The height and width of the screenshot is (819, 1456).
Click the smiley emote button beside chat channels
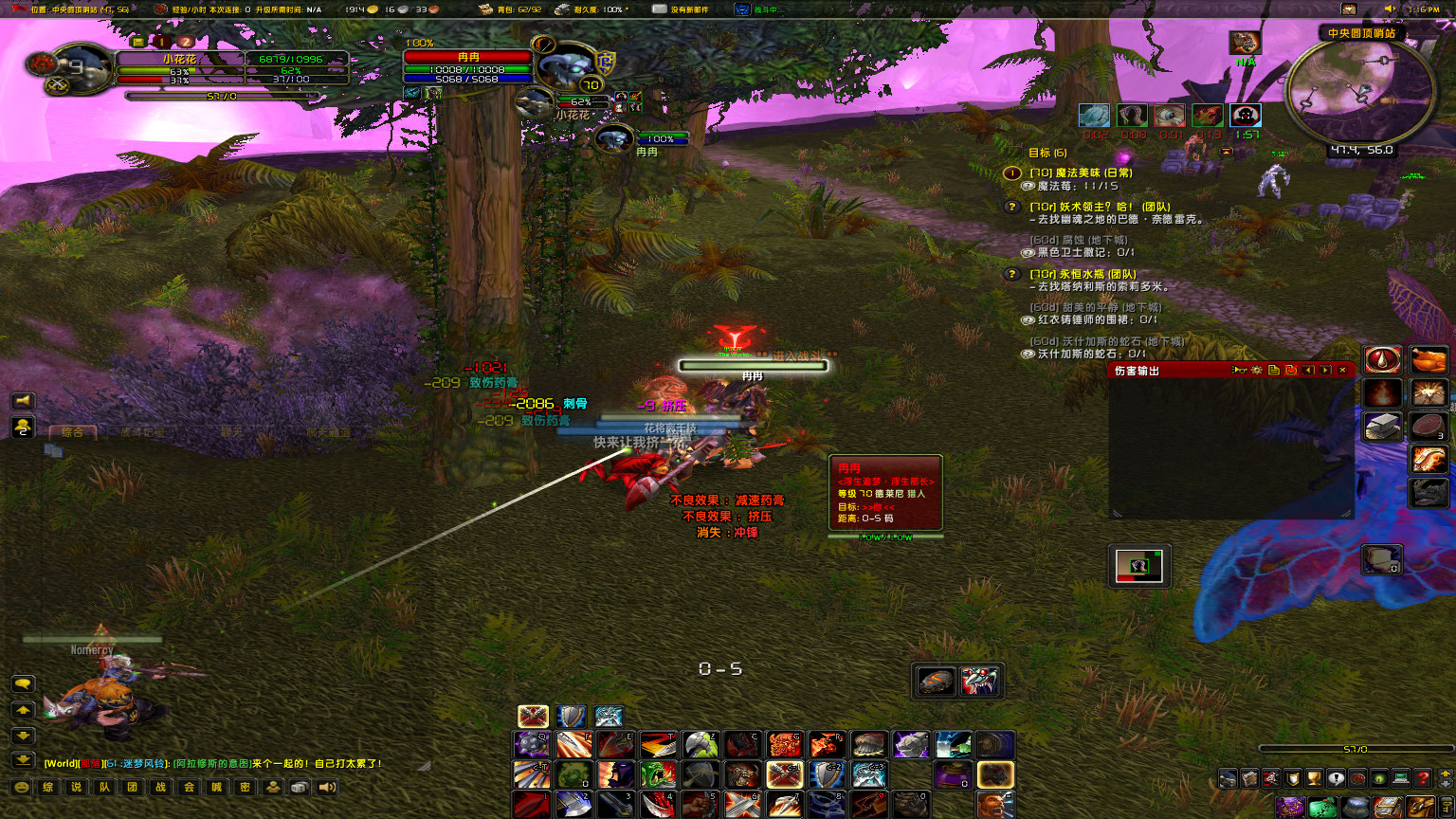pos(21,787)
